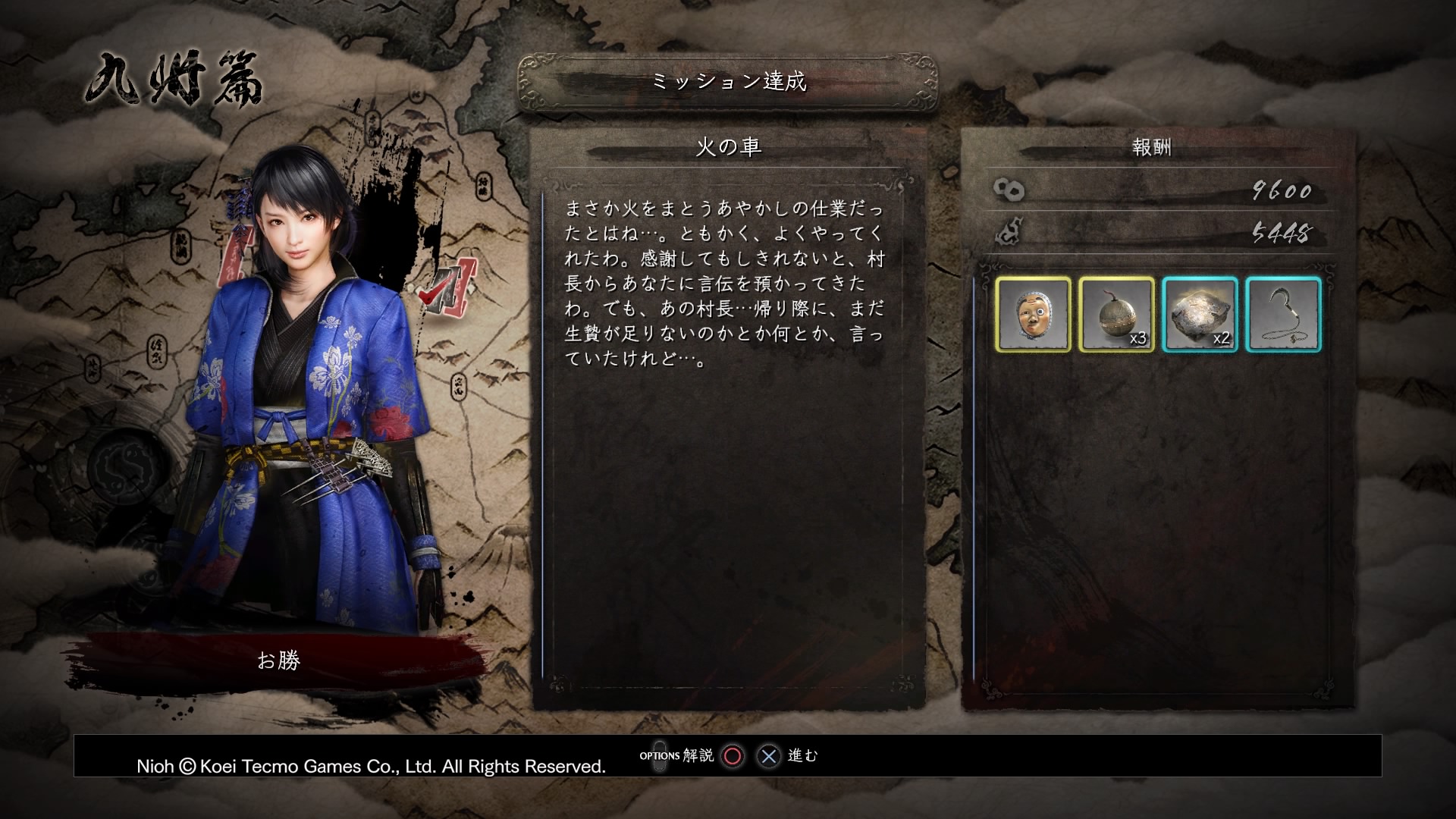Select the bomb item reward with x3 quantity

[x=1116, y=315]
